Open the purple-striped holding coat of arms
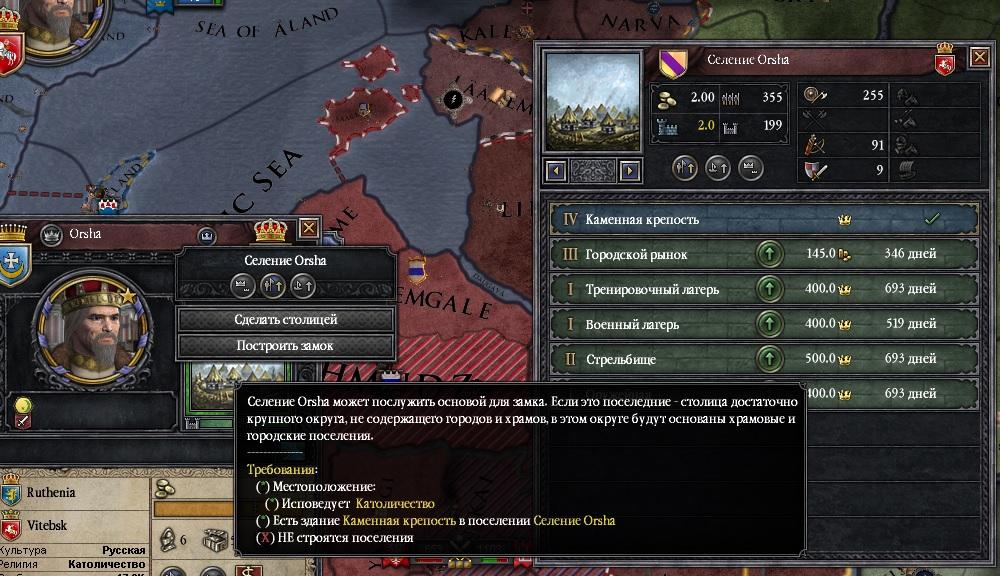The height and width of the screenshot is (576, 1000). pos(673,63)
